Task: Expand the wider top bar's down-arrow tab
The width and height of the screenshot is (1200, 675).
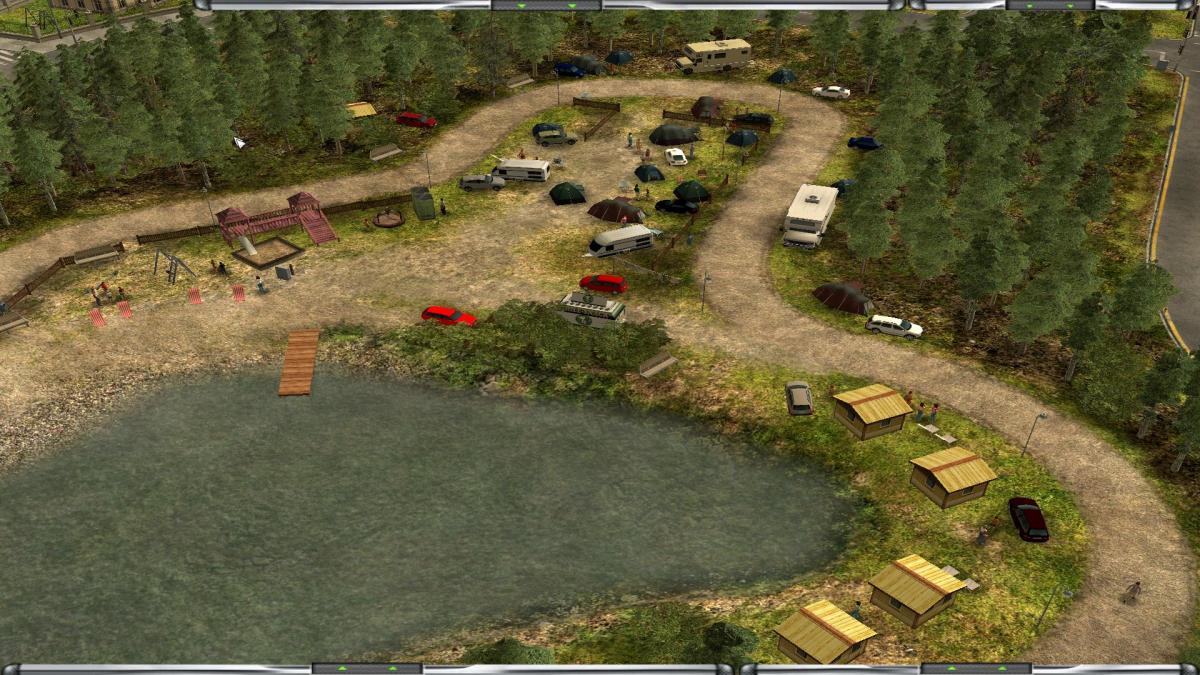Action: (x=547, y=5)
